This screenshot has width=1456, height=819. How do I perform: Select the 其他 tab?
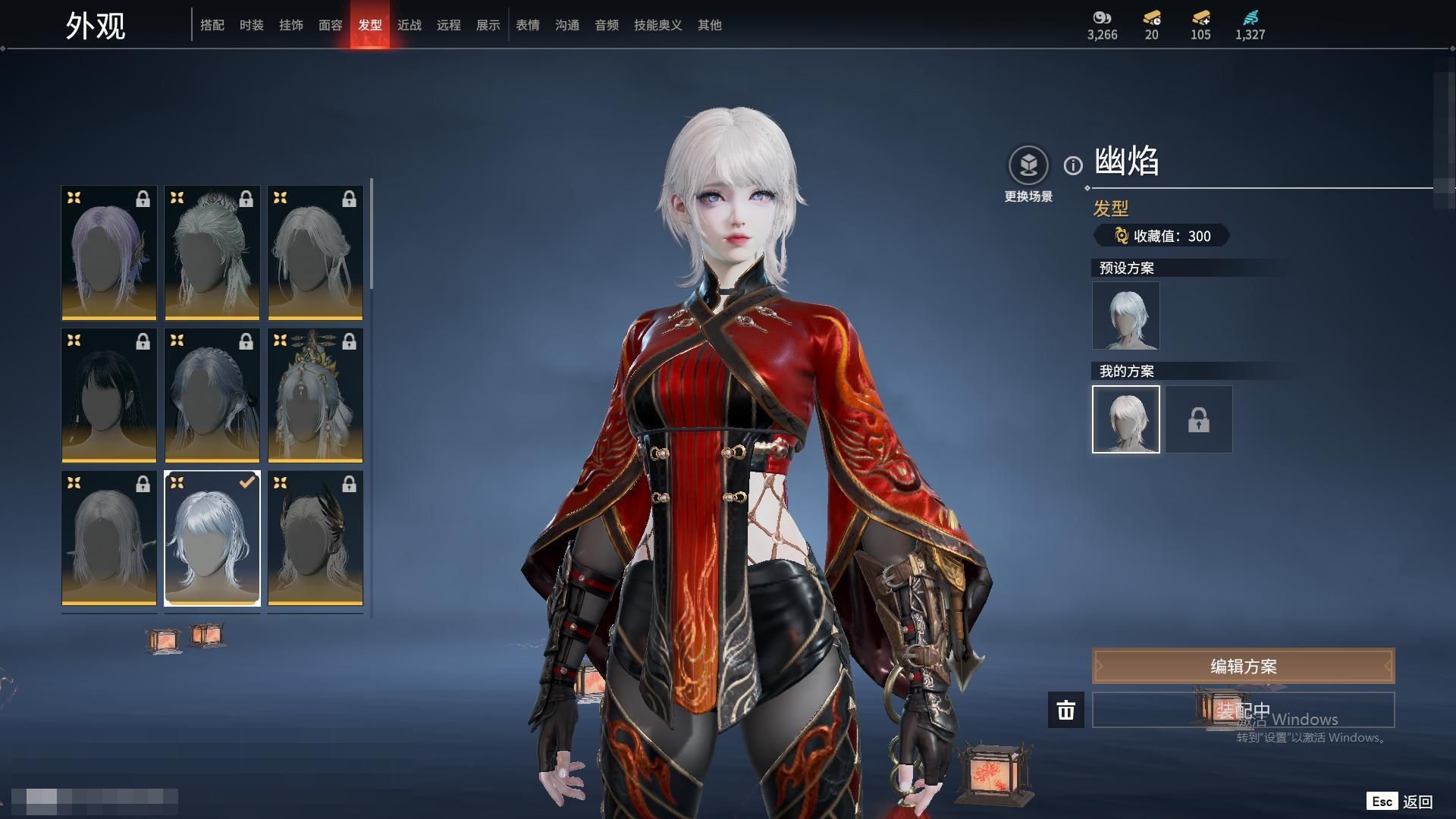coord(709,25)
